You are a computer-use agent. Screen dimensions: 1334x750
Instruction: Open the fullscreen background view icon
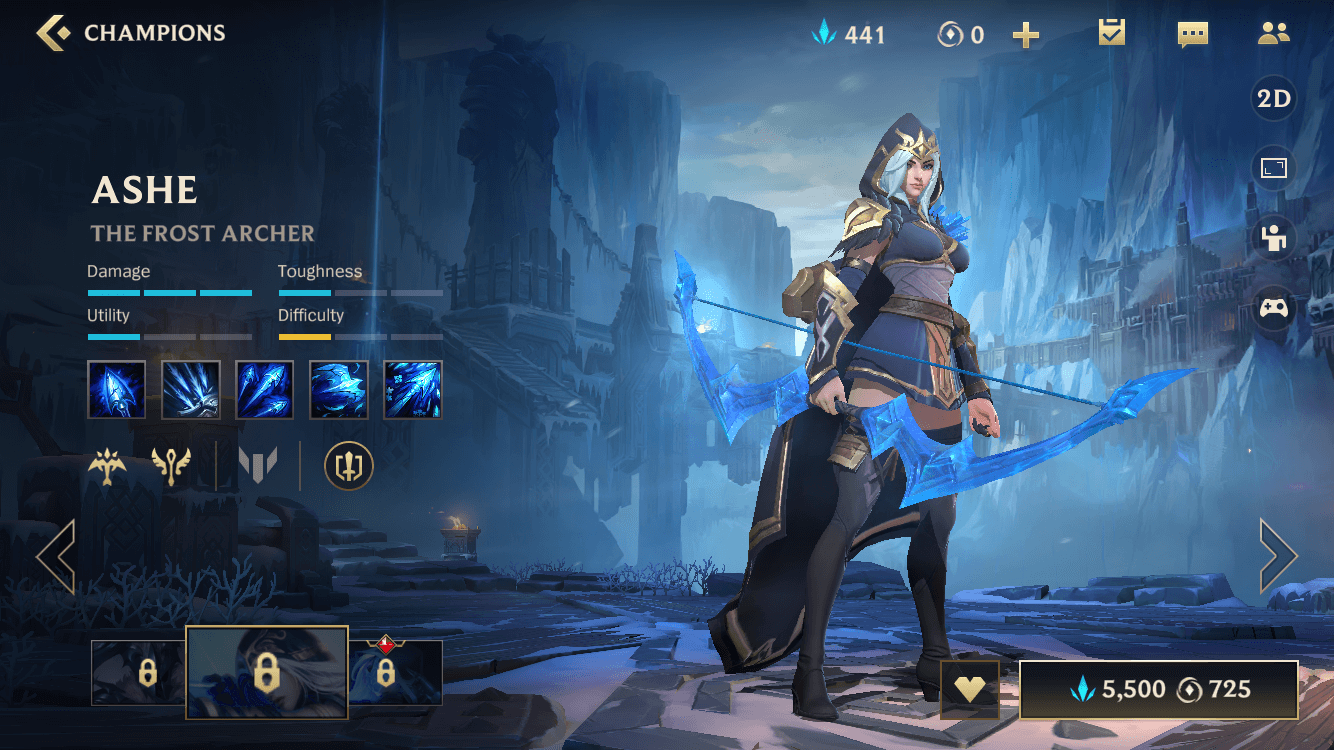point(1272,168)
